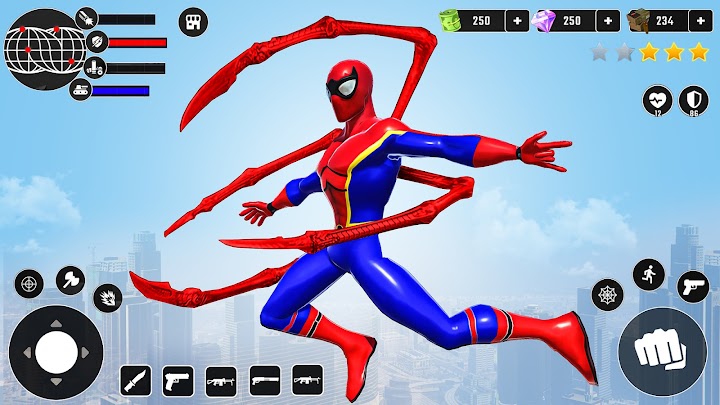
Task: Click the virtual joystick center
Action: point(55,350)
